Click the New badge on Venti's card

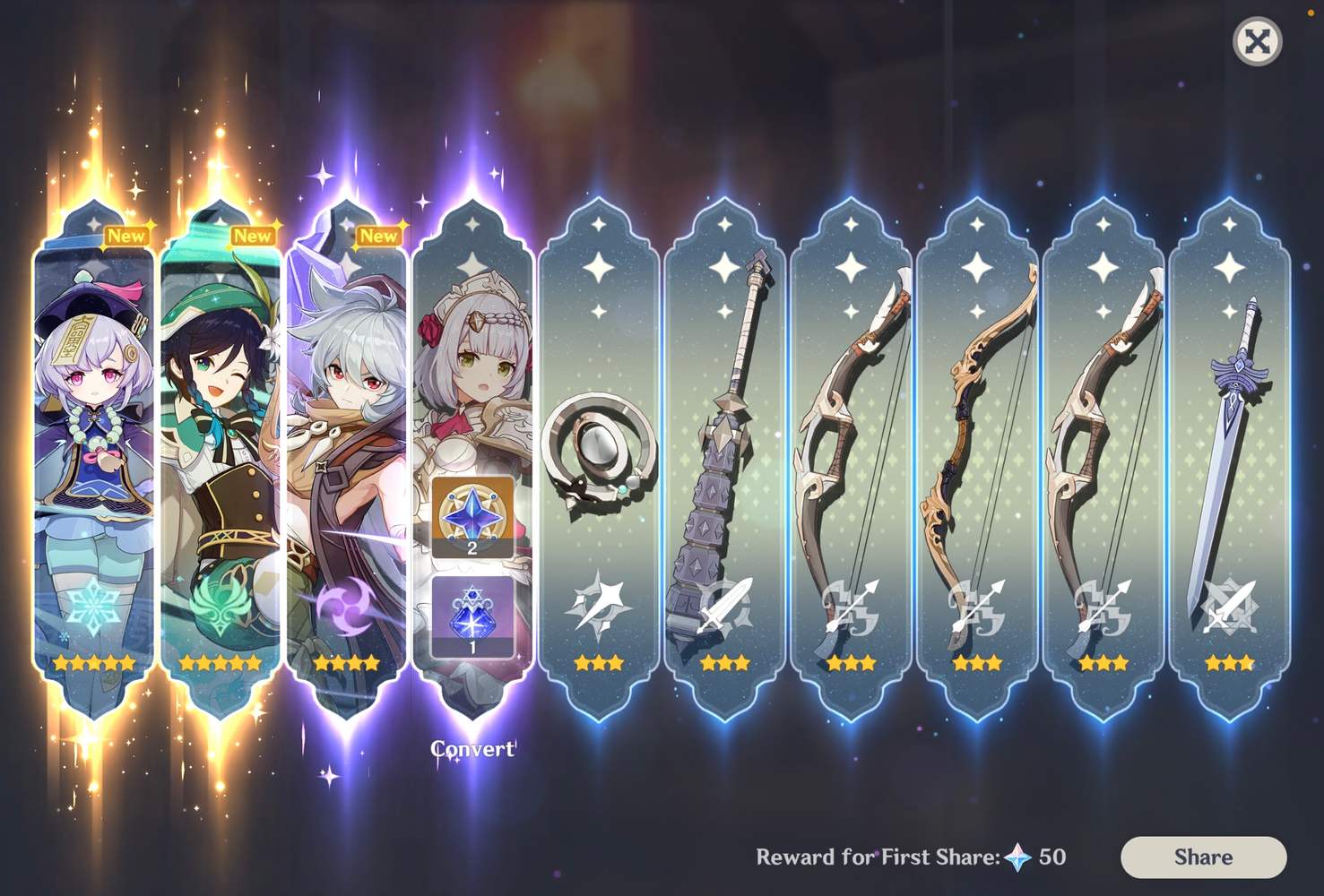[252, 236]
